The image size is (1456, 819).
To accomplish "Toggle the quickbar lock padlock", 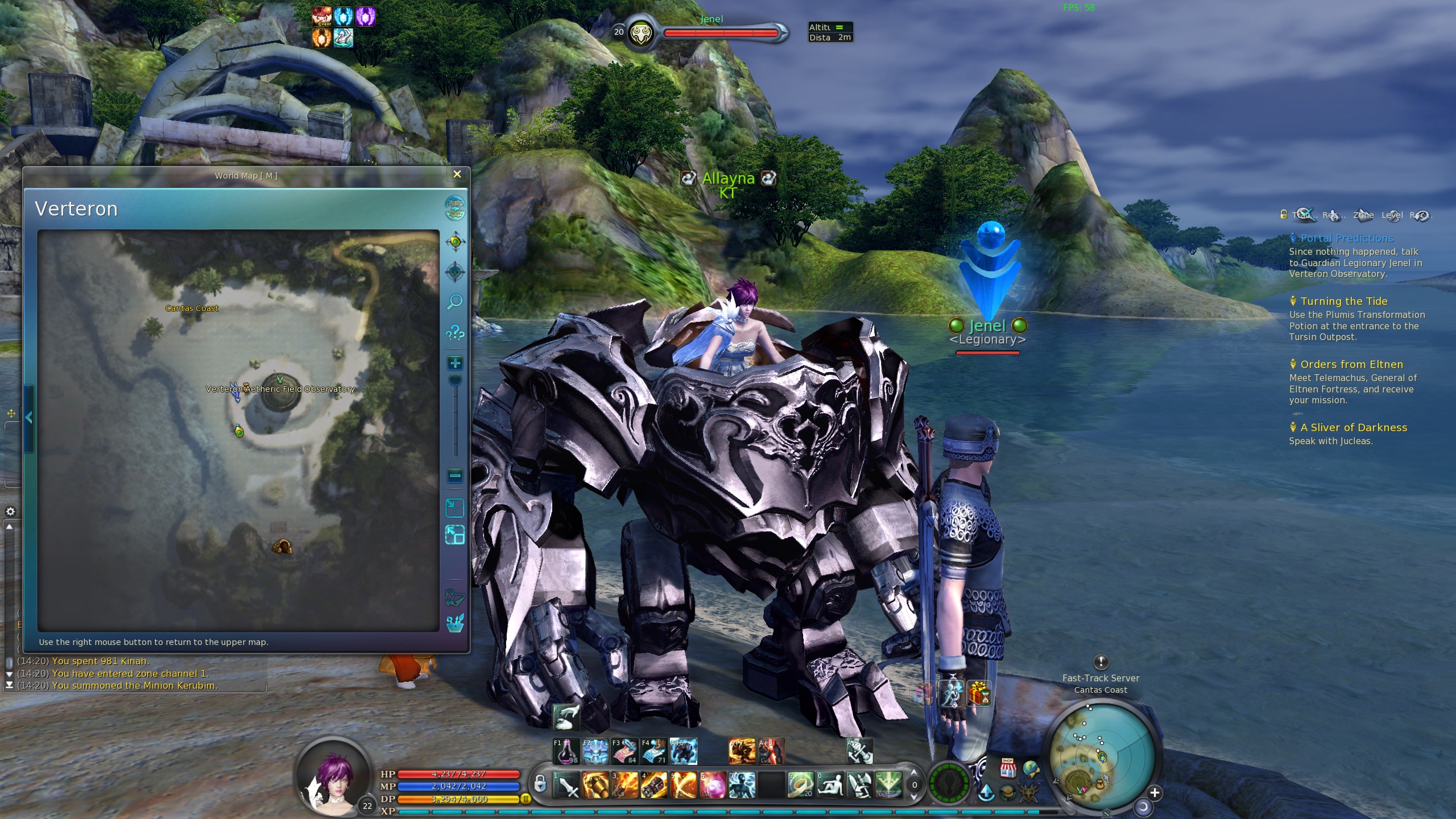I will [x=540, y=784].
